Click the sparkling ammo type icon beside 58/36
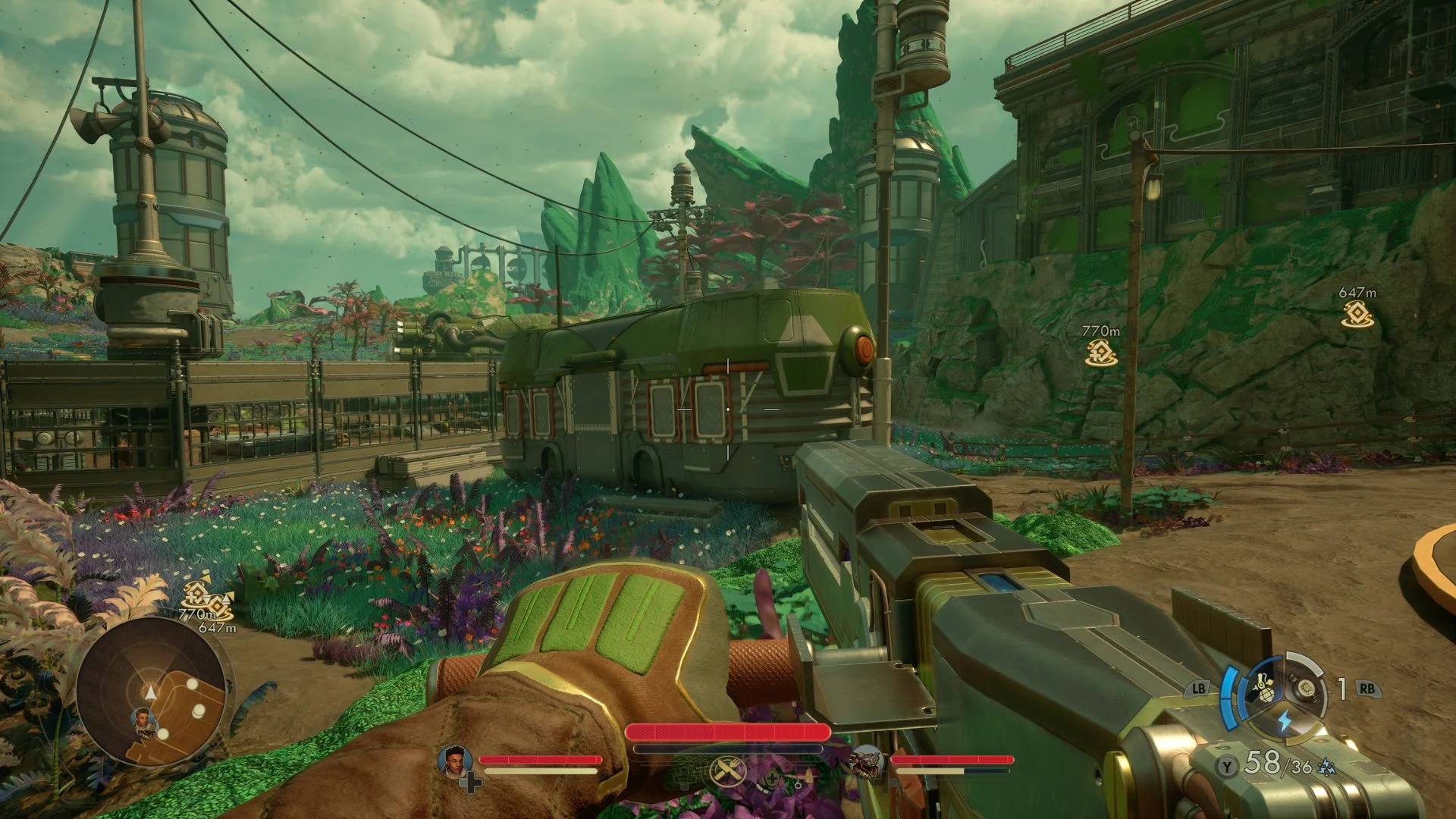 (x=1326, y=766)
